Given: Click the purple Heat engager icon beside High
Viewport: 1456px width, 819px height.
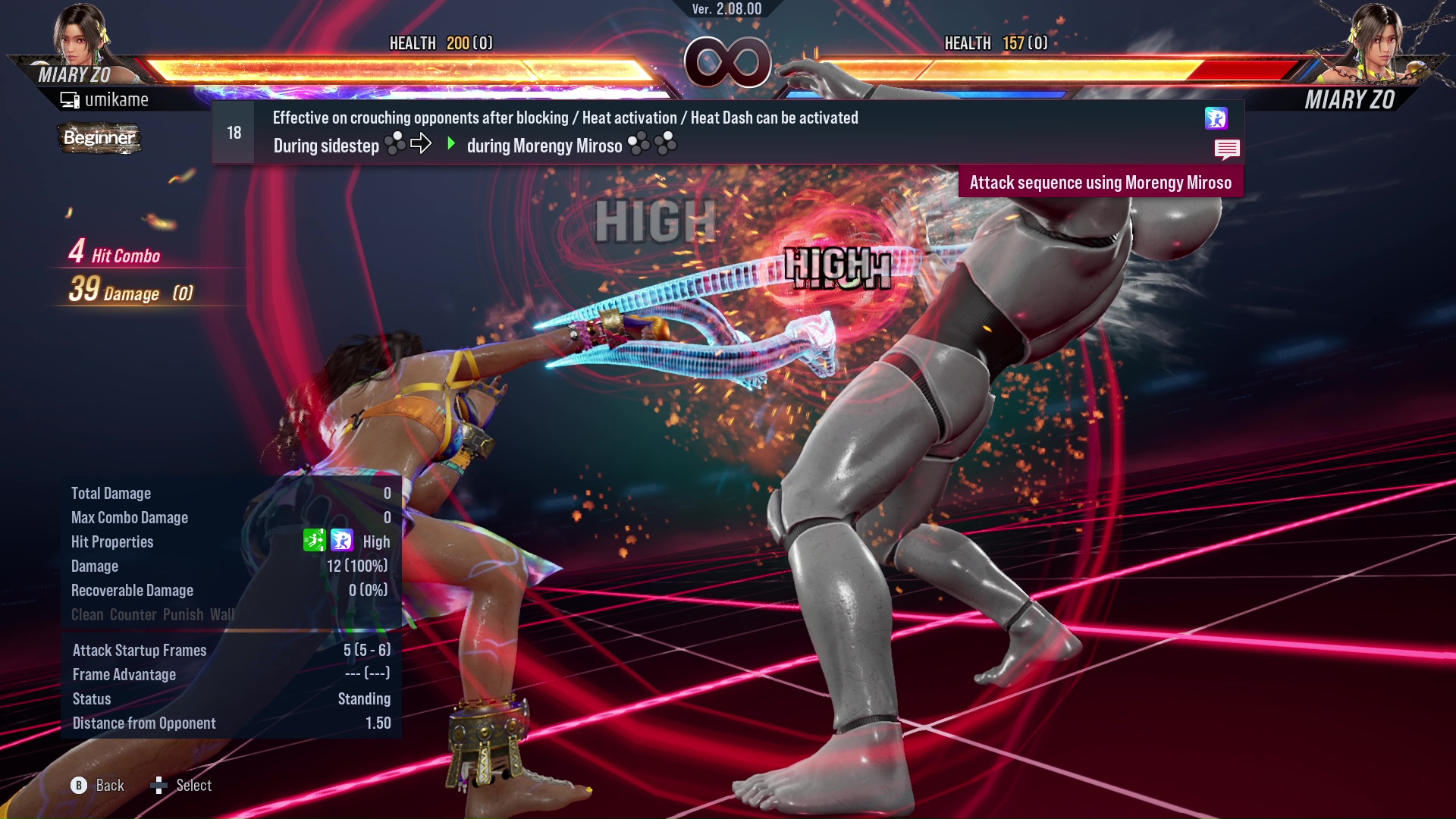Looking at the screenshot, I should (x=341, y=541).
